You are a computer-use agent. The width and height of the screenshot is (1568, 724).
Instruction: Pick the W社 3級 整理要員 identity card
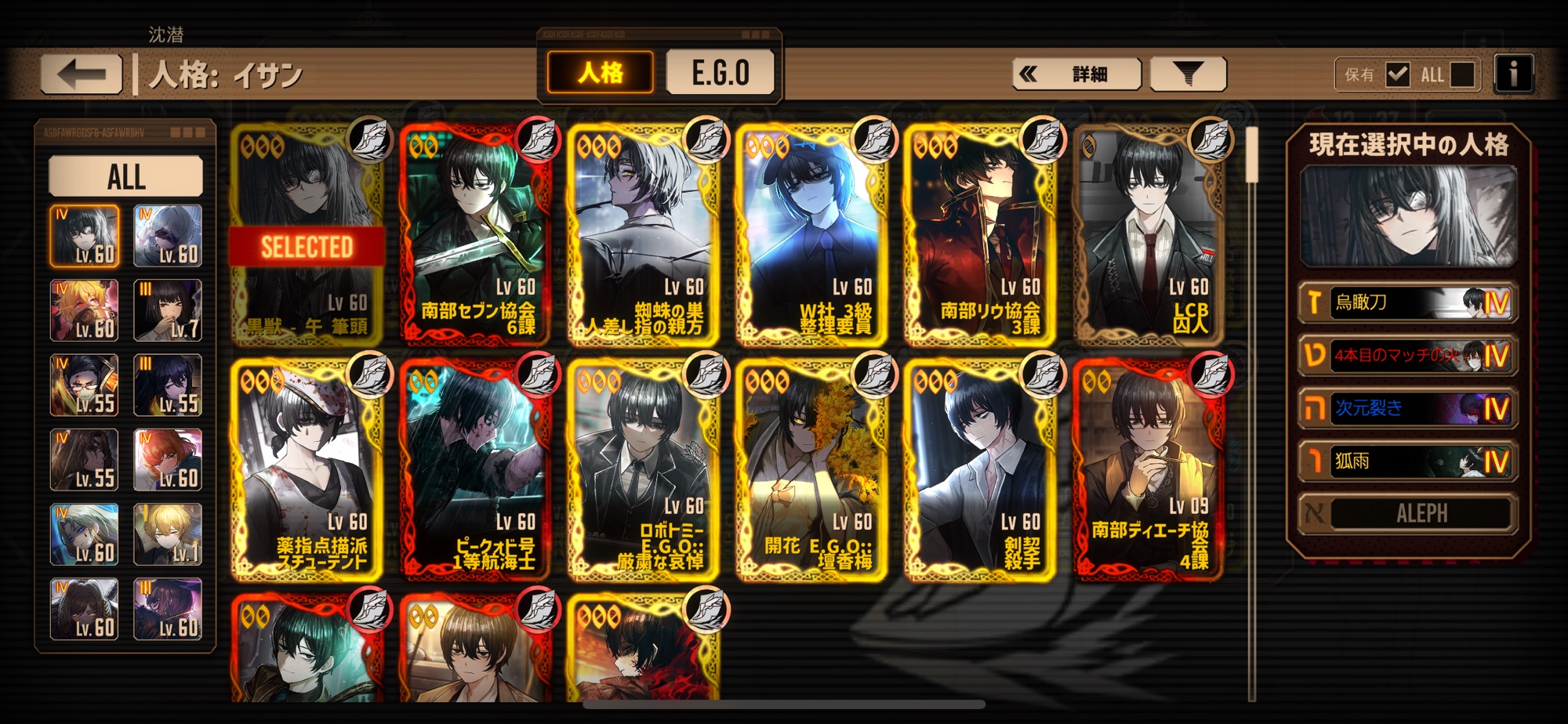811,235
